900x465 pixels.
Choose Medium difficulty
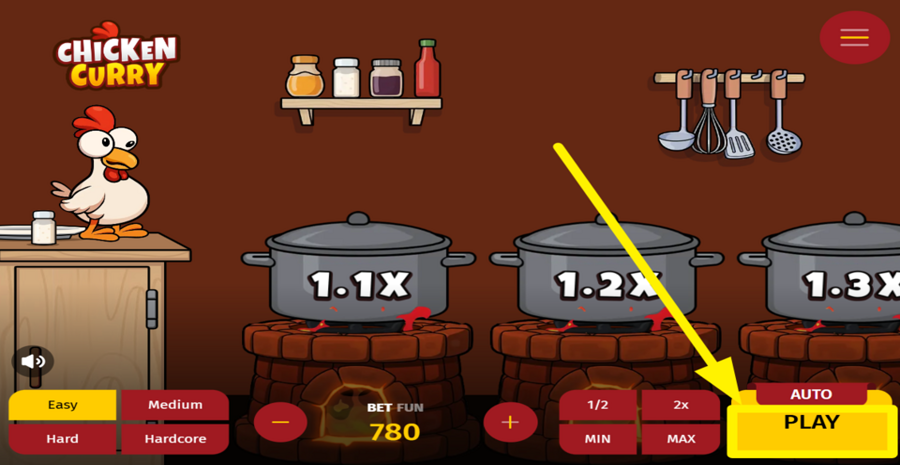pos(175,405)
